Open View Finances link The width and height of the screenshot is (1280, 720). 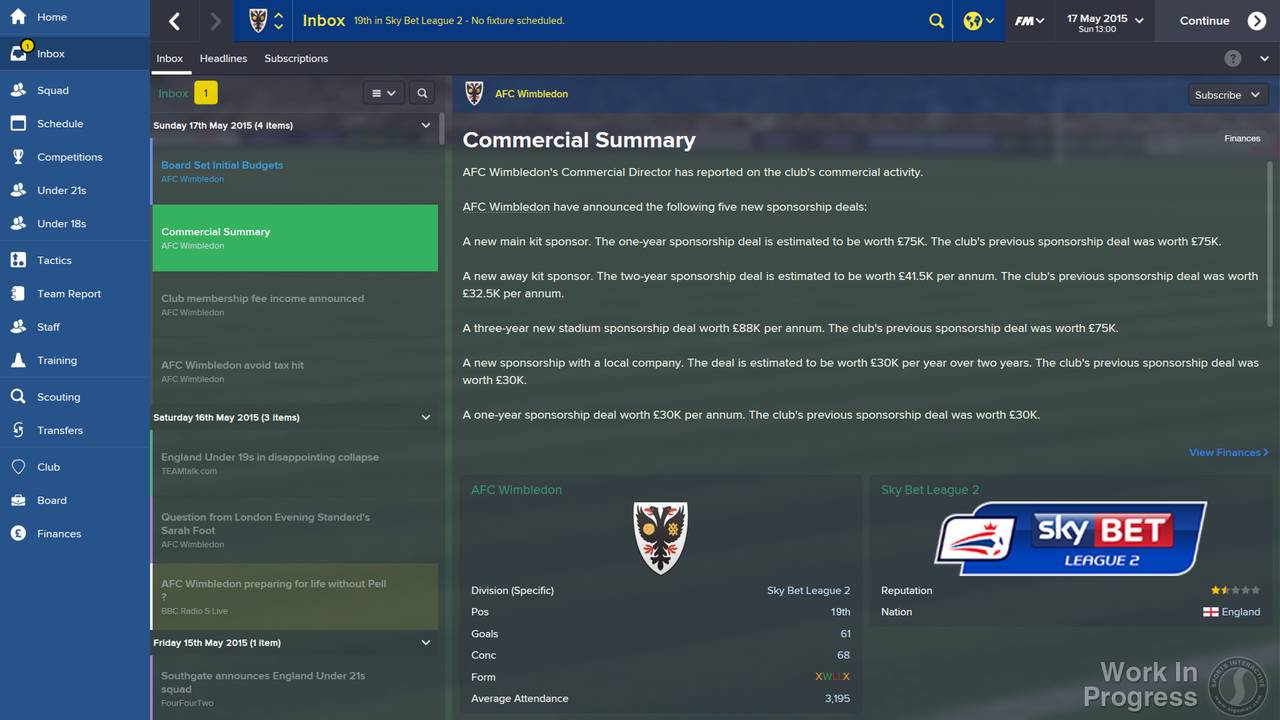(x=1228, y=452)
